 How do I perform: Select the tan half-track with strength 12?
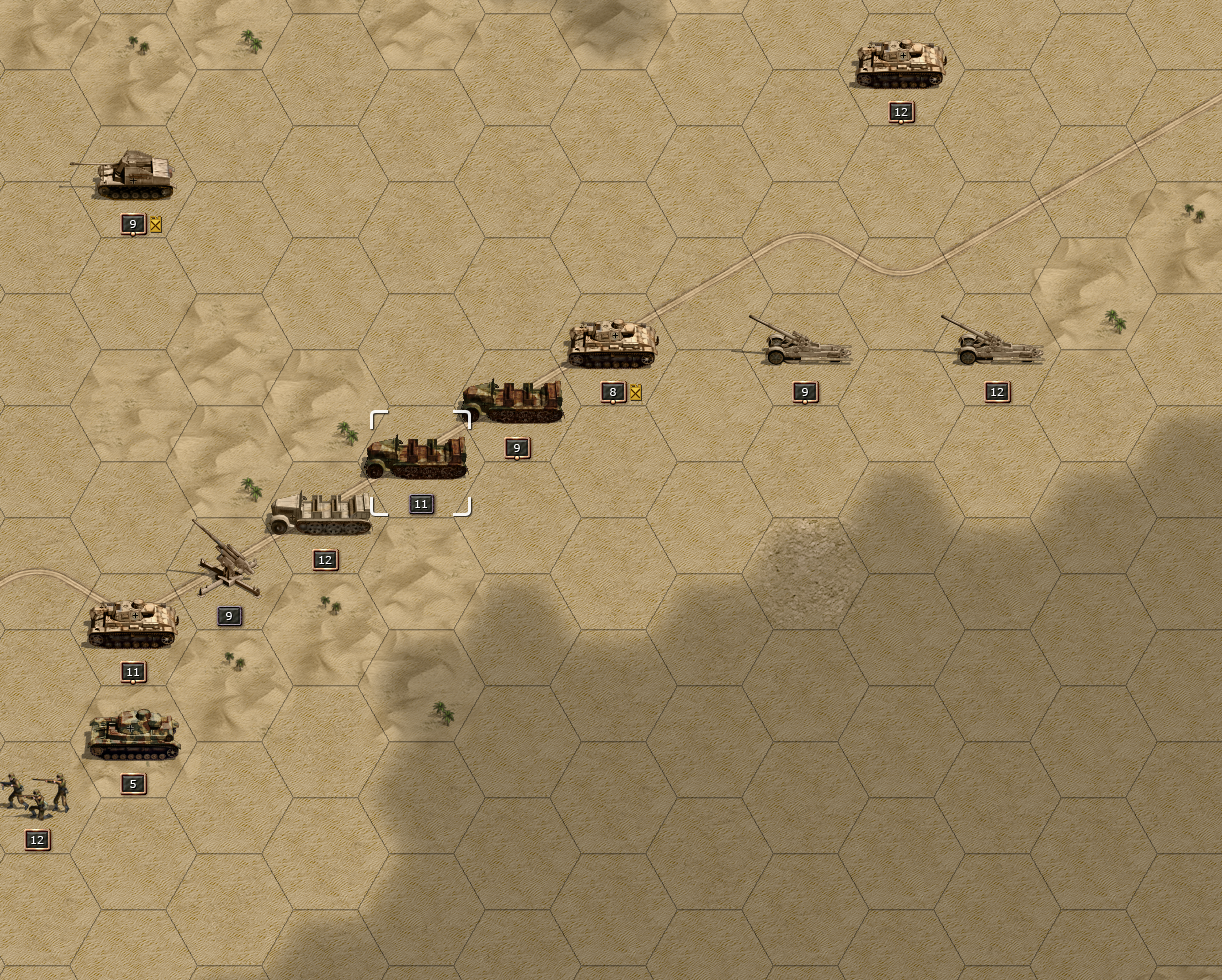click(x=320, y=514)
